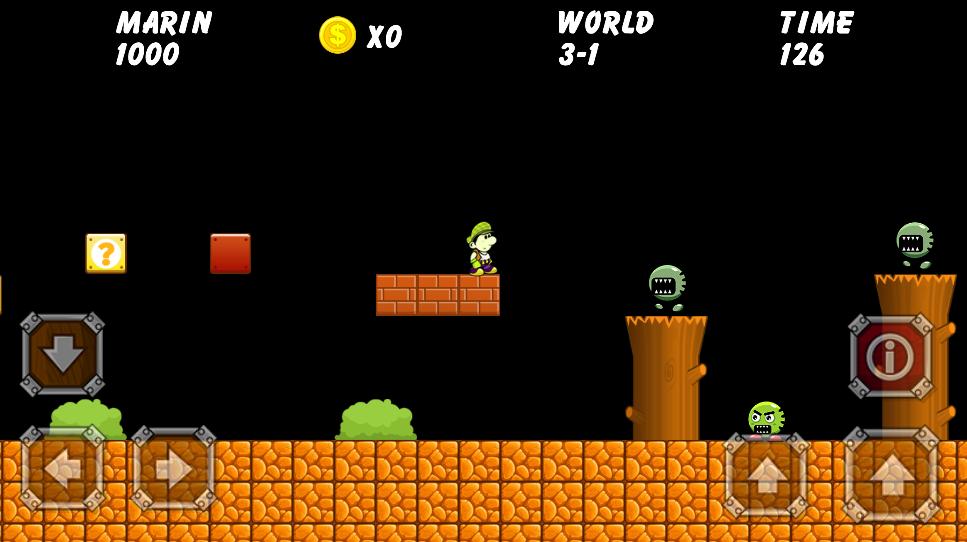Screen dimensions: 967x542
Task: Open the red info button
Action: [x=890, y=356]
